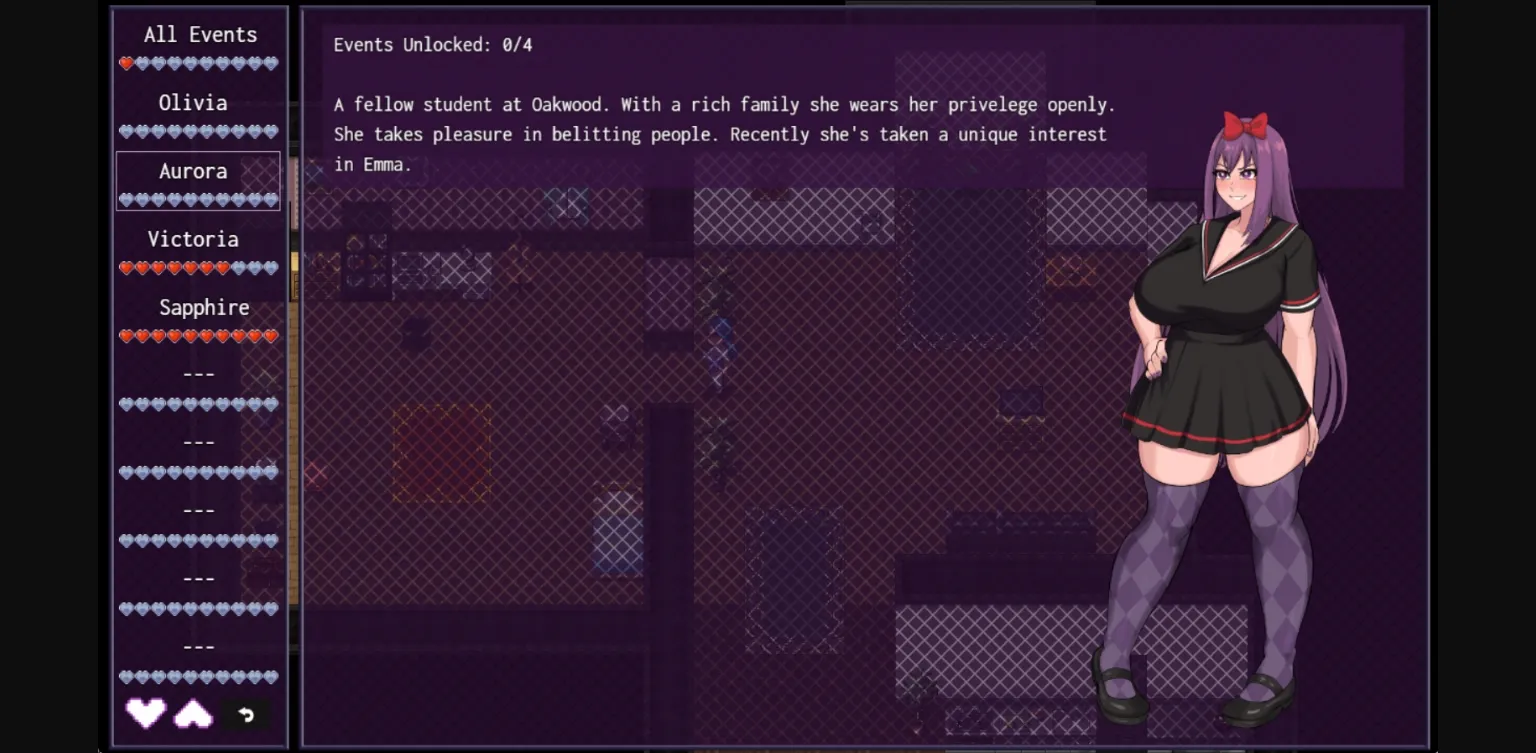Click the Events Unlocked counter
The height and width of the screenshot is (753, 1536).
click(x=432, y=44)
